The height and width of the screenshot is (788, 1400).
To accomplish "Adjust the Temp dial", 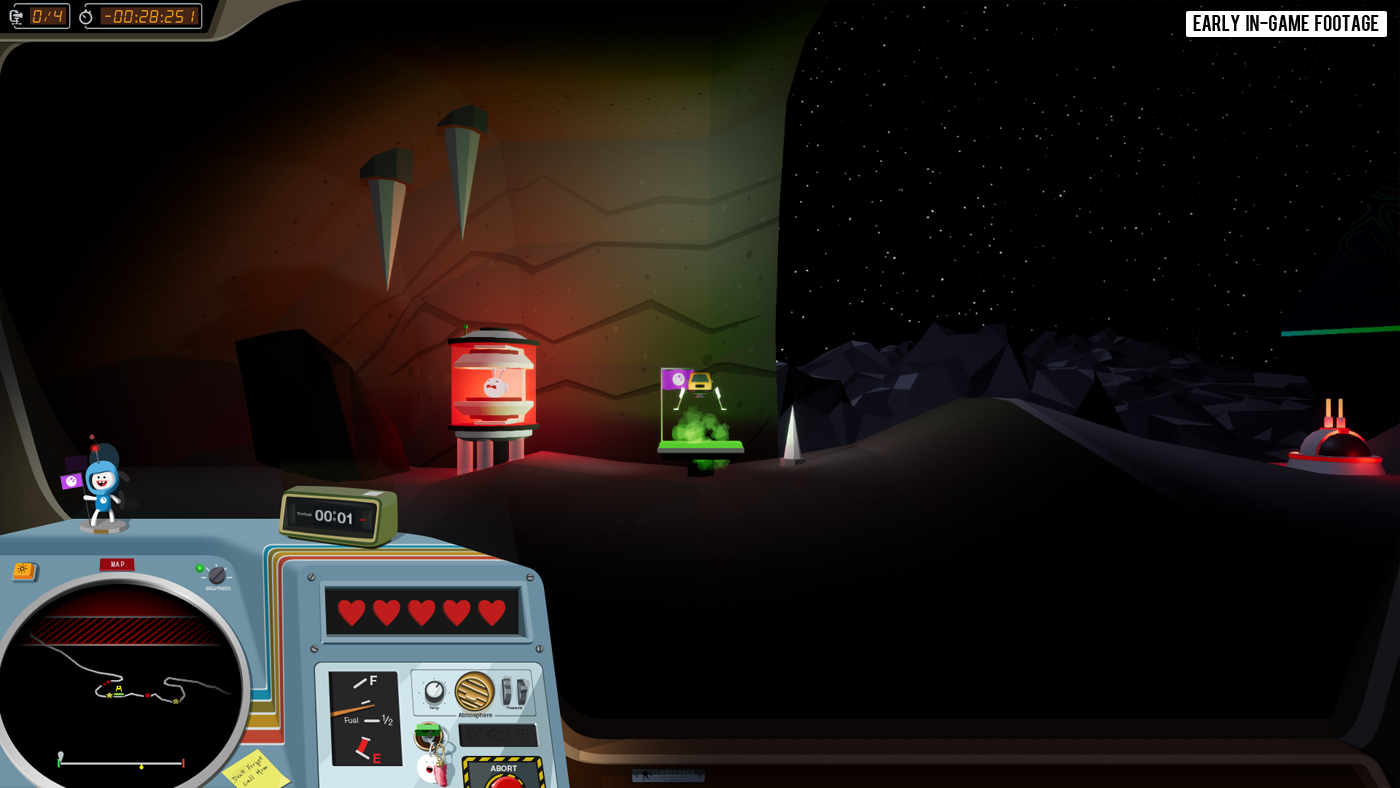I will click(434, 692).
